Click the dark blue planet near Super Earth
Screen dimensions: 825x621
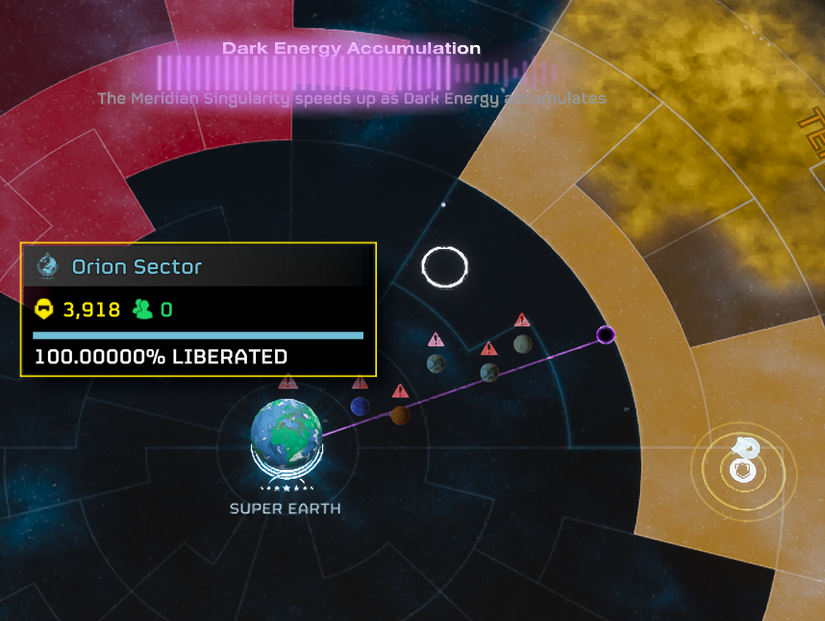360,406
